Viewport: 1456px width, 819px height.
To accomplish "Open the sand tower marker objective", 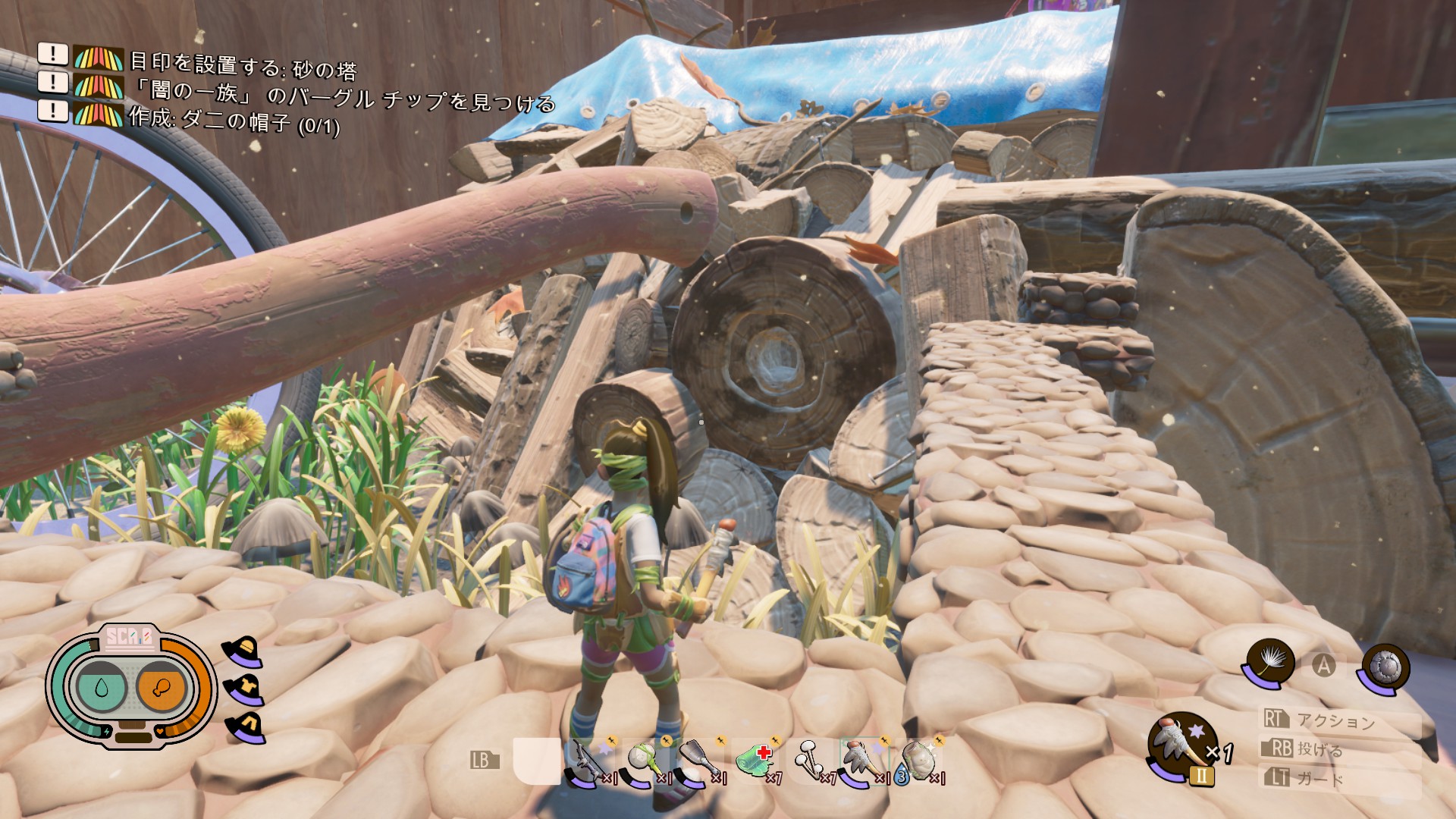I will tap(242, 67).
